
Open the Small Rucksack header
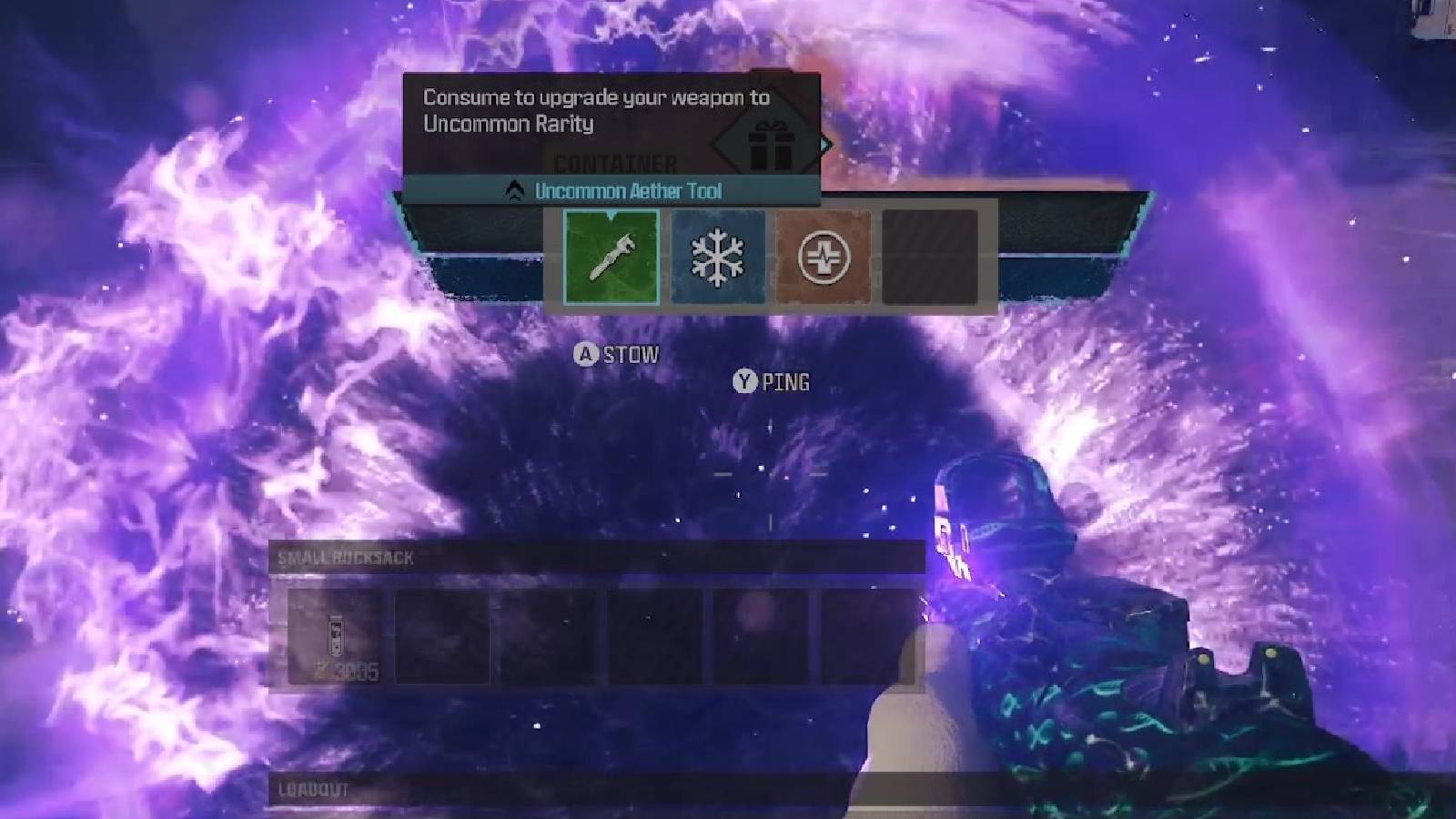(343, 557)
